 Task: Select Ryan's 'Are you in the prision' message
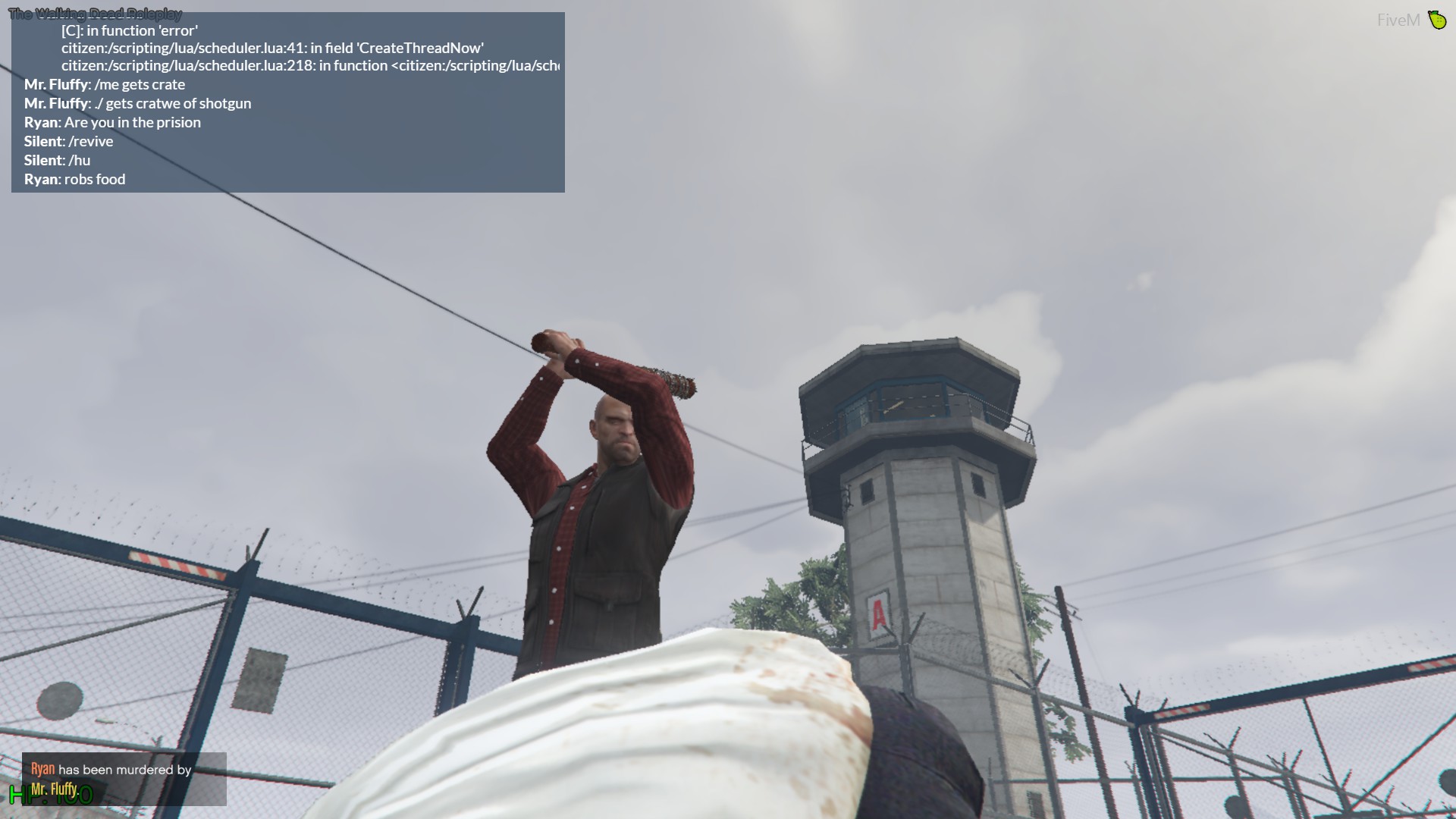click(x=111, y=121)
